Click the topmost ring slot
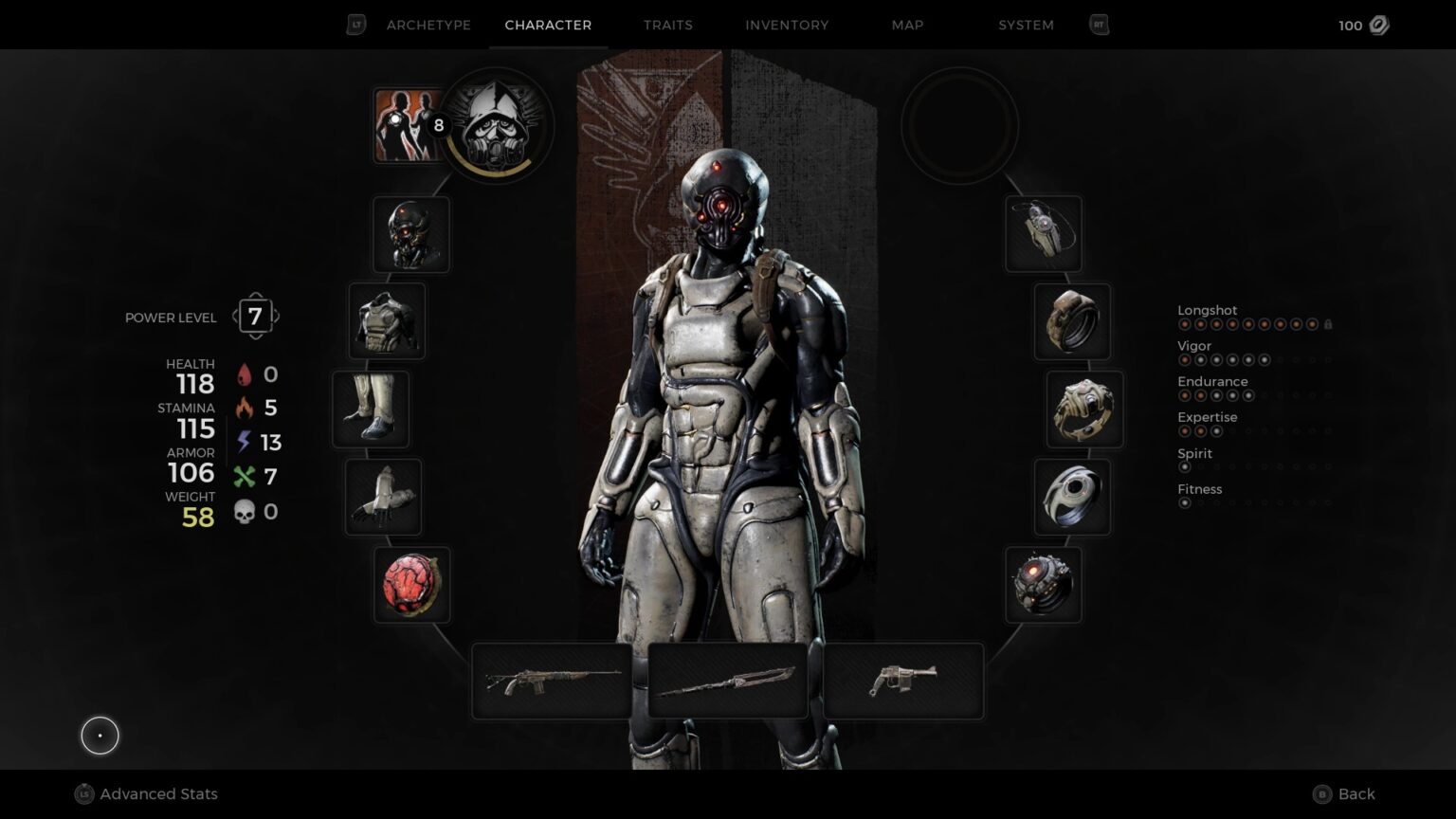Screen dimensions: 1456x819 pos(1072,321)
